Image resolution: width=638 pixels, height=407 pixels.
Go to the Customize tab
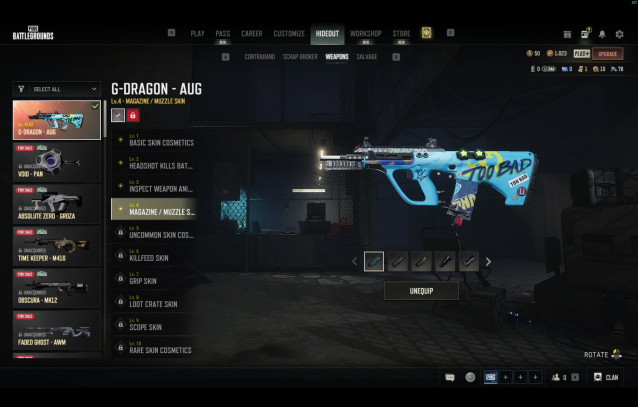pyautogui.click(x=288, y=33)
